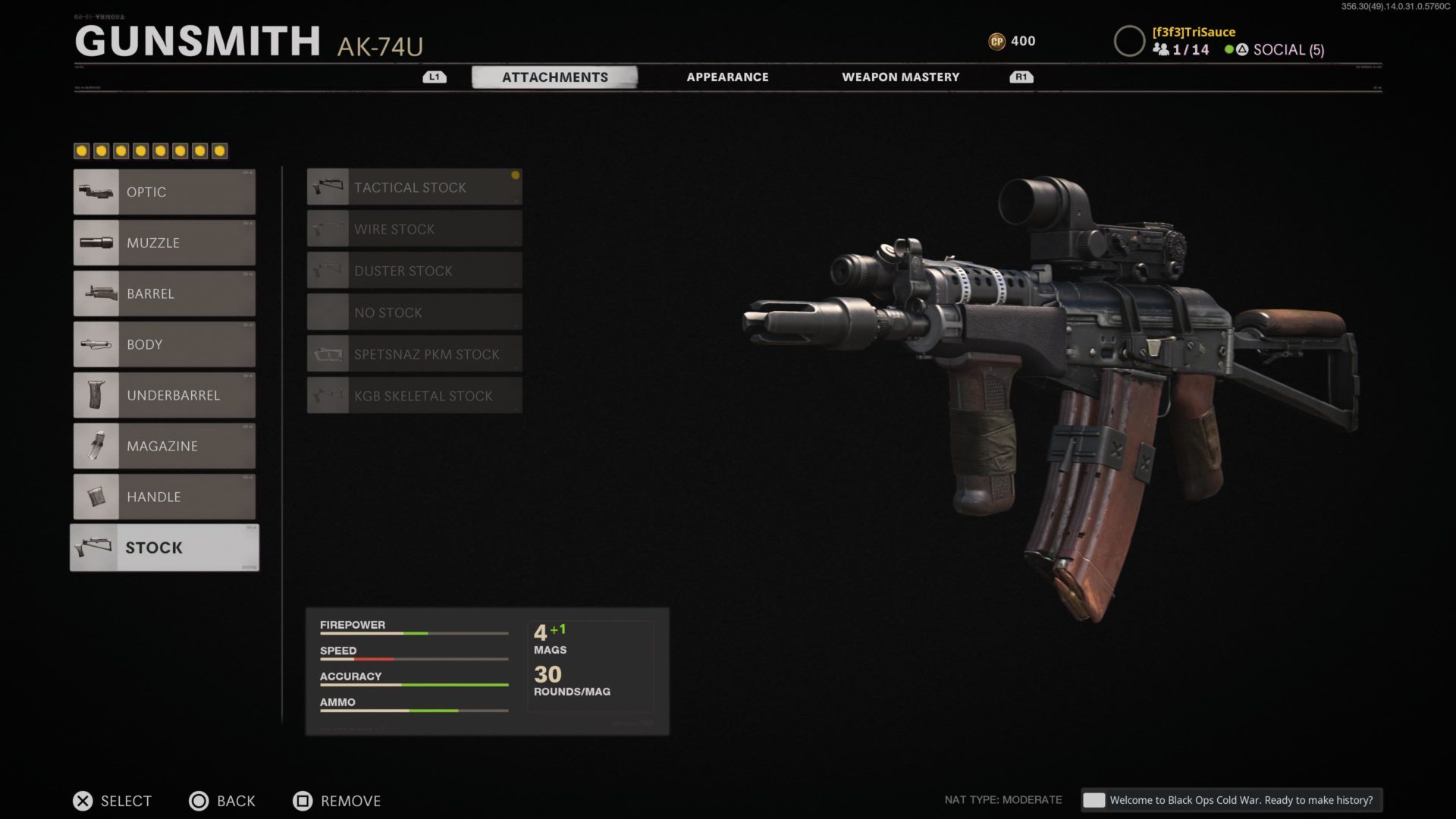Choose the Duster Stock attachment
This screenshot has height=819, width=1456.
pos(414,271)
